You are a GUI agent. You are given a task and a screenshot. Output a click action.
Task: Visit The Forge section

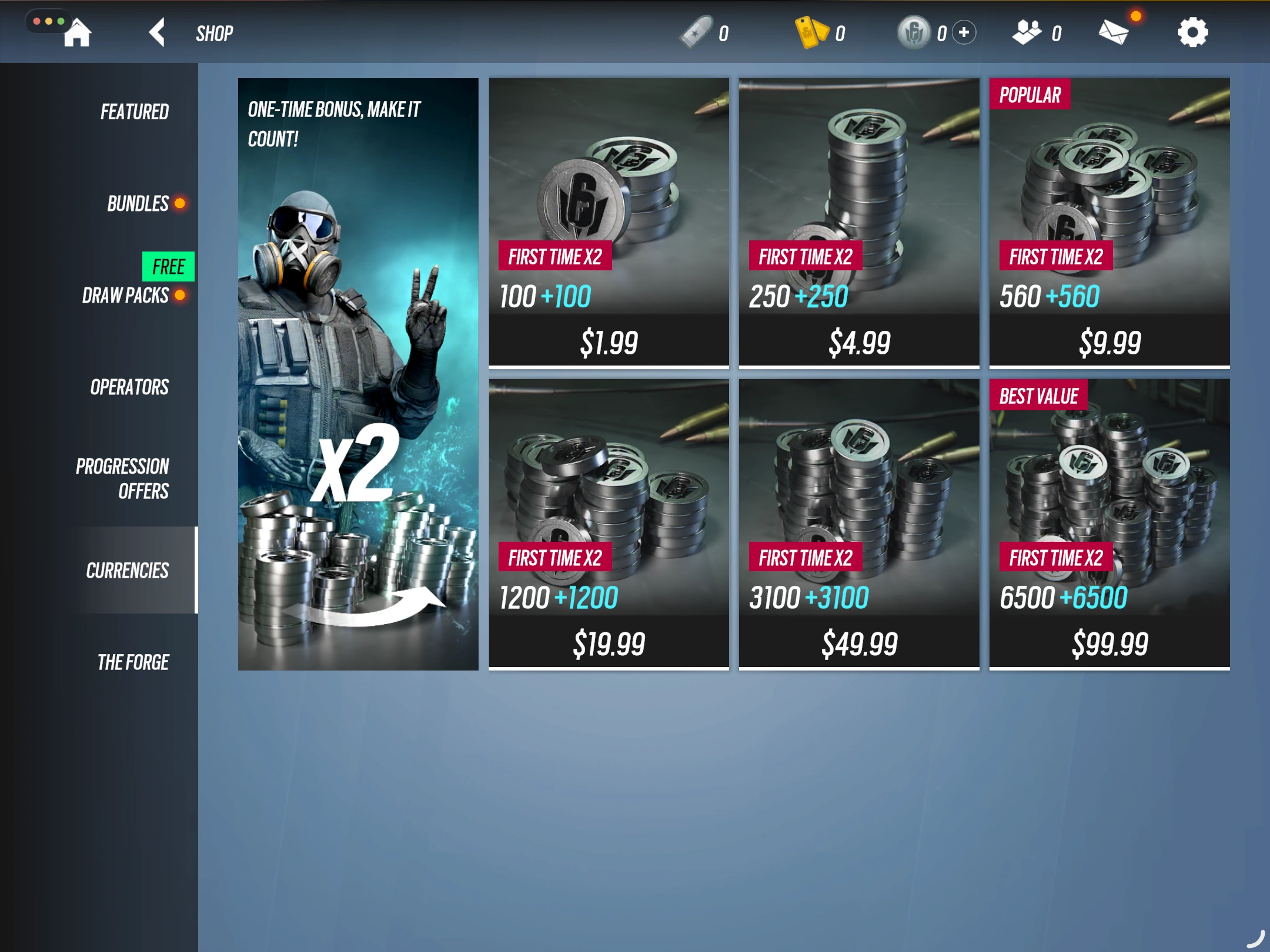[133, 662]
